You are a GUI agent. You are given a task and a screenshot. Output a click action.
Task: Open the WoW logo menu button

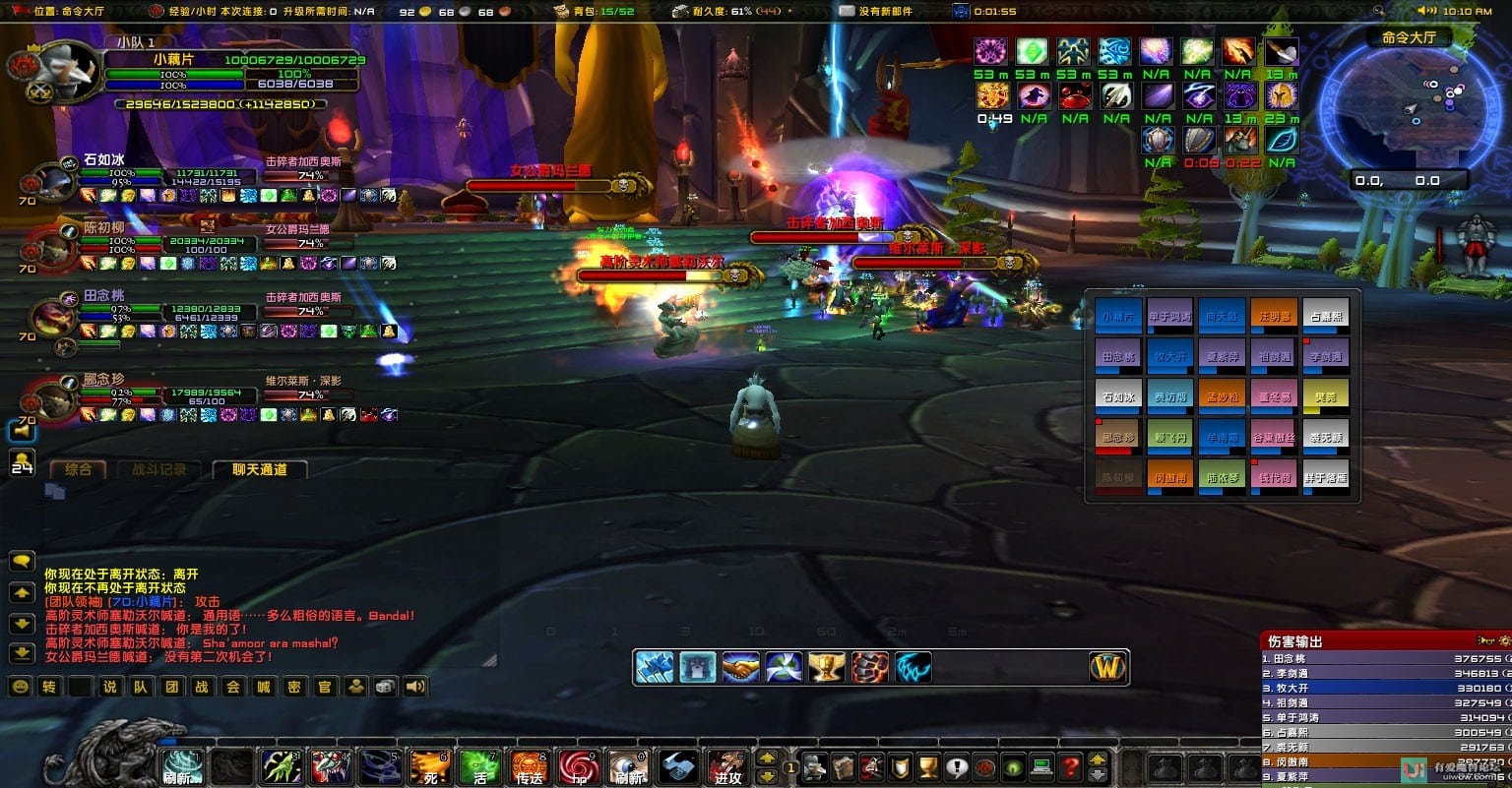tap(1107, 668)
